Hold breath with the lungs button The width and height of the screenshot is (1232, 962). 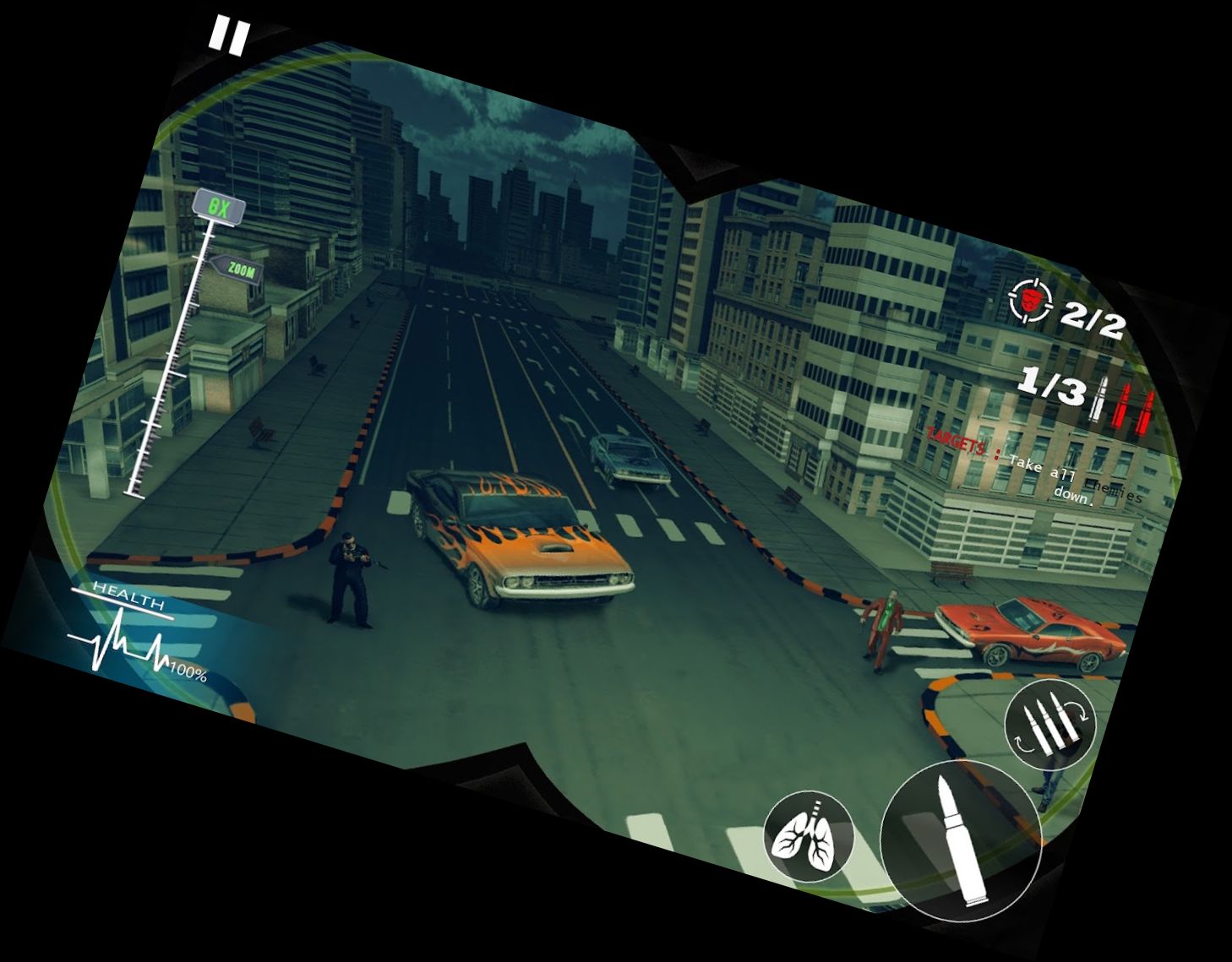(x=809, y=836)
